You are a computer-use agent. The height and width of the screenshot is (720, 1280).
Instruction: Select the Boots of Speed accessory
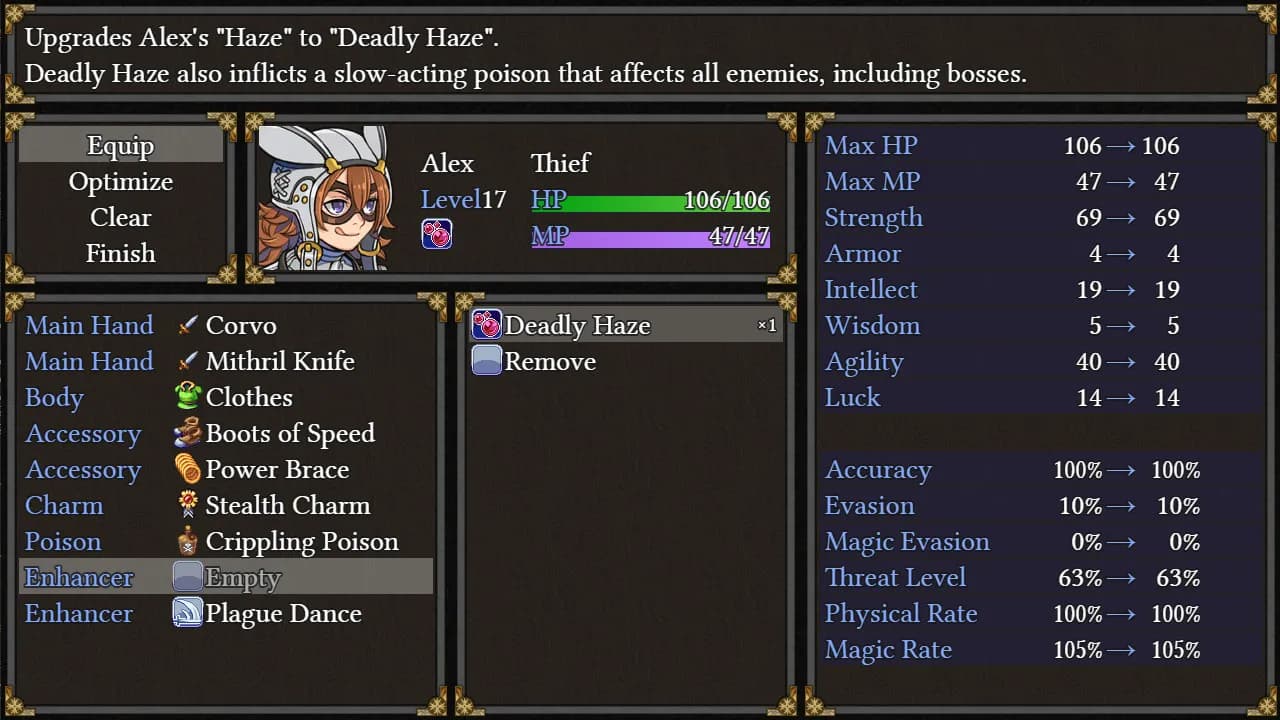point(226,434)
